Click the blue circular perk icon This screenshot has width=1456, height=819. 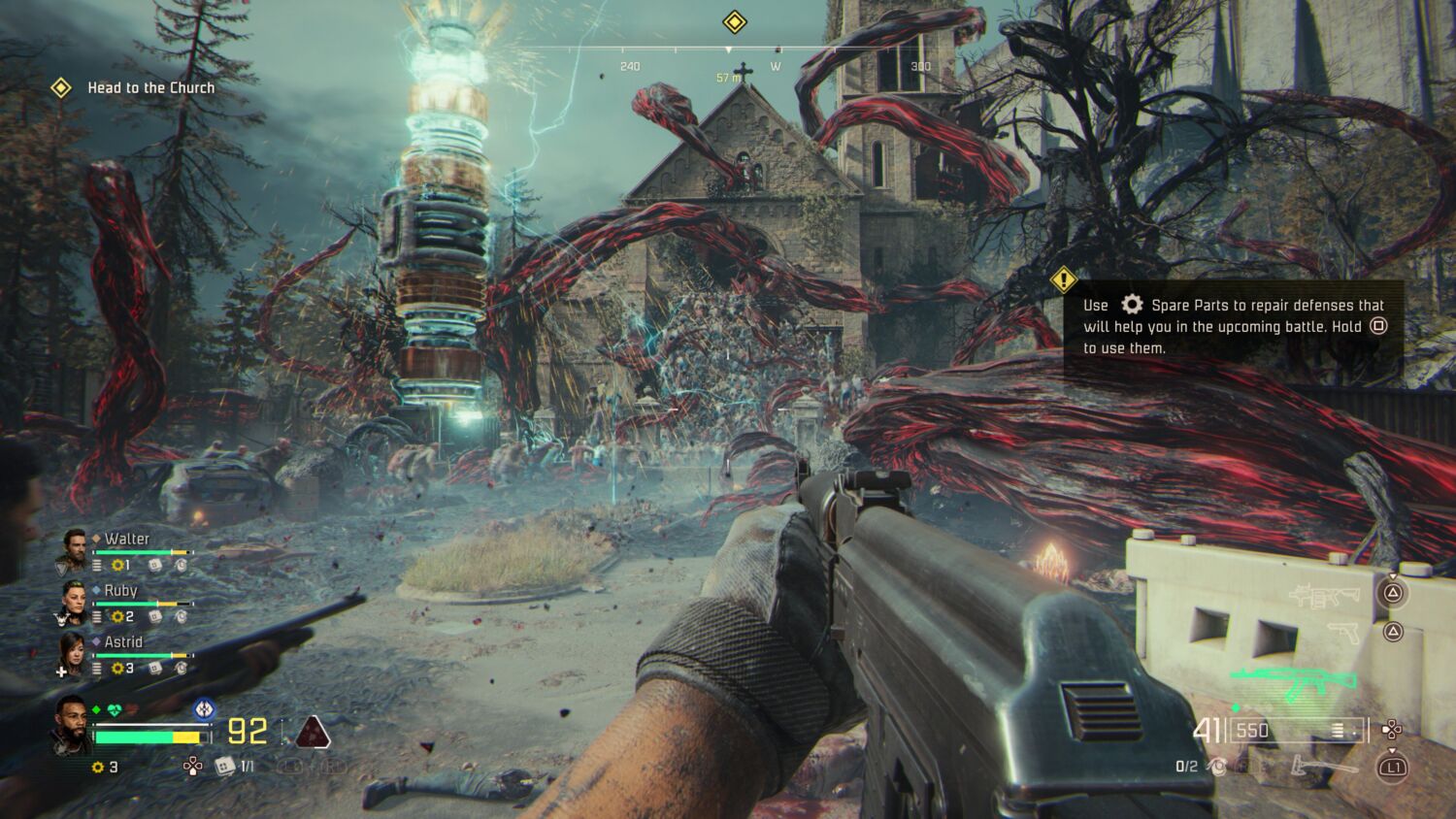[203, 709]
